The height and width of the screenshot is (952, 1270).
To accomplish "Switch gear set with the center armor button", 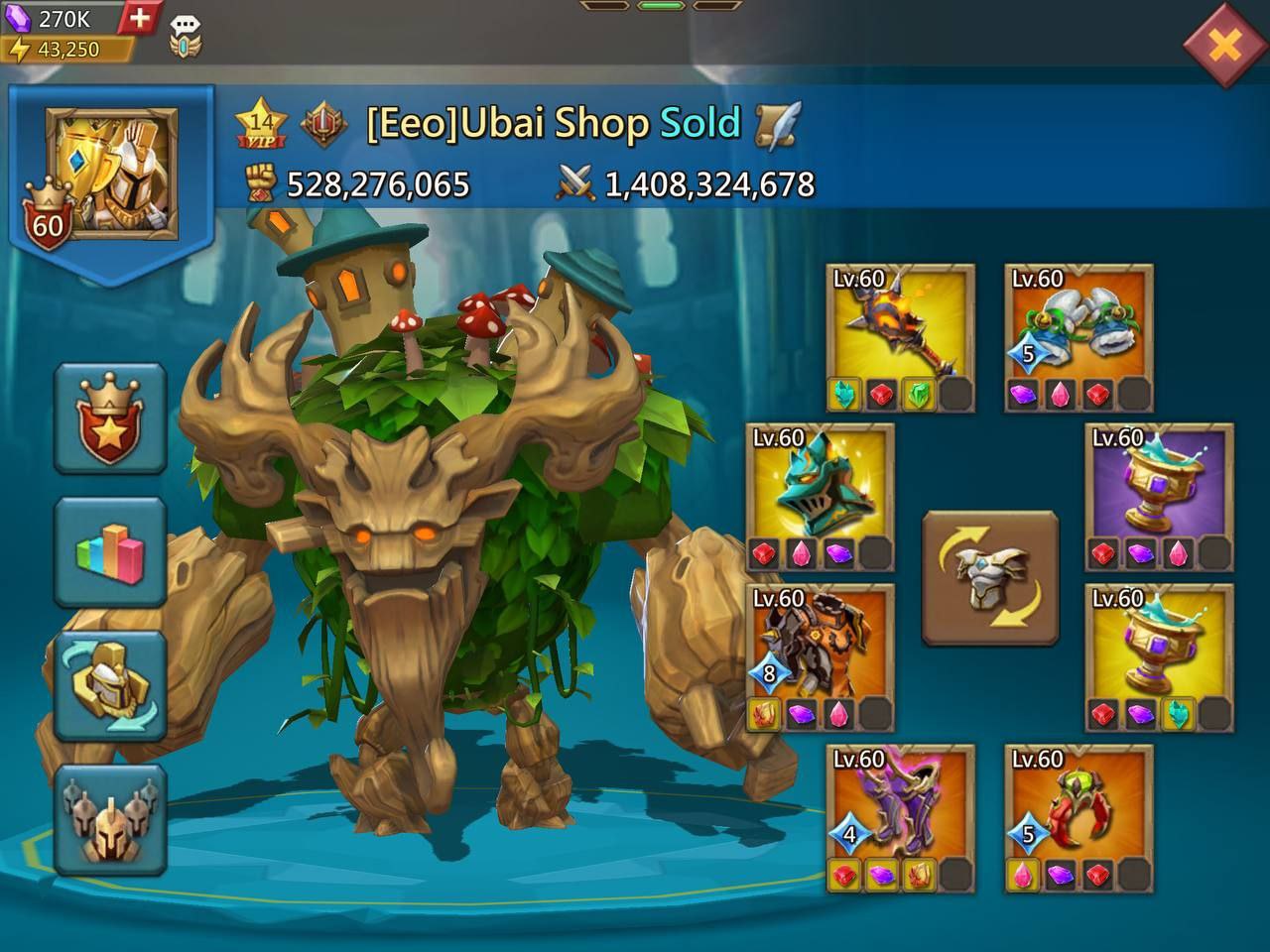I will (x=990, y=578).
